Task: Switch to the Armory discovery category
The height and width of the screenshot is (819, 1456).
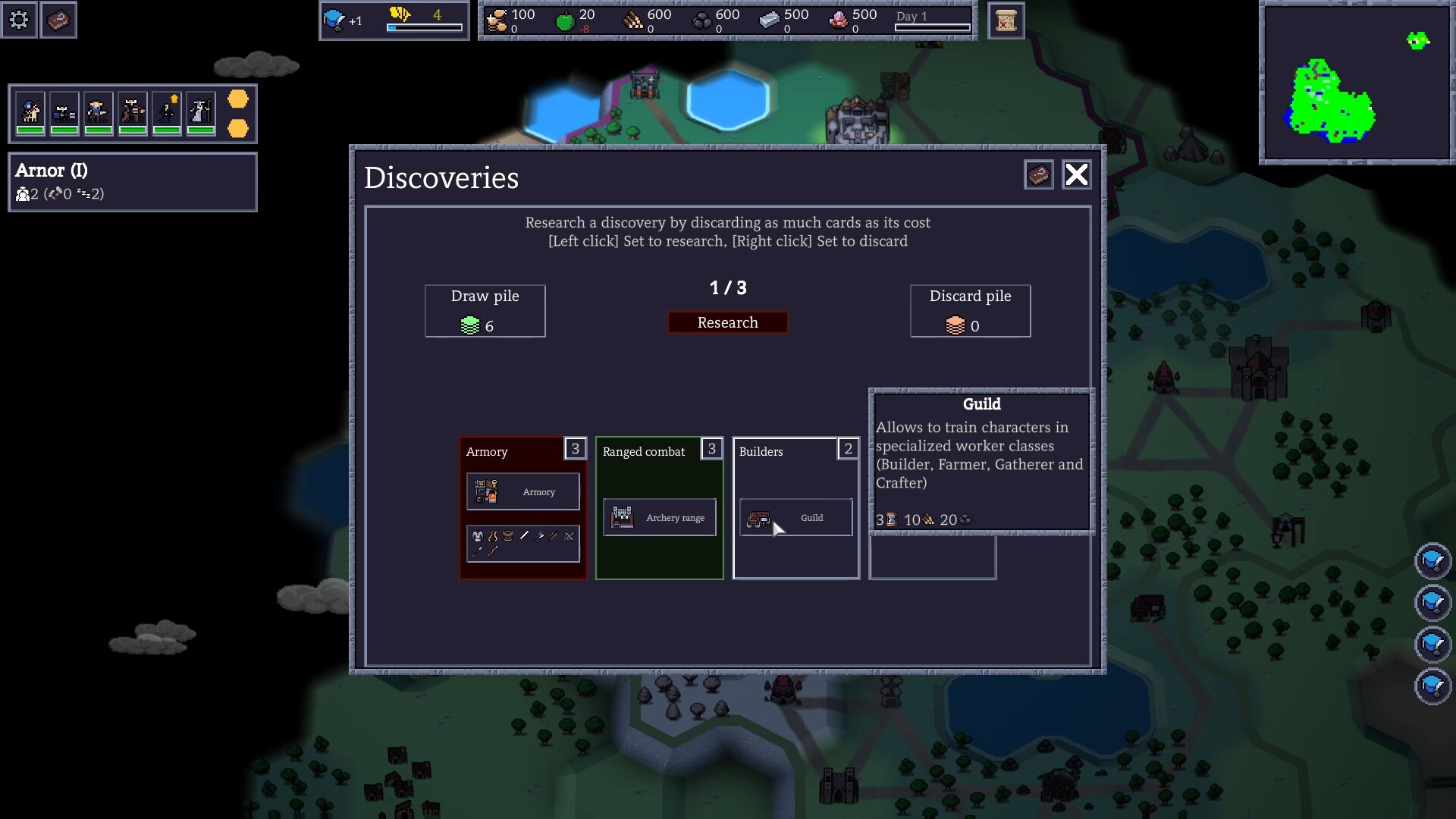Action: pos(488,451)
